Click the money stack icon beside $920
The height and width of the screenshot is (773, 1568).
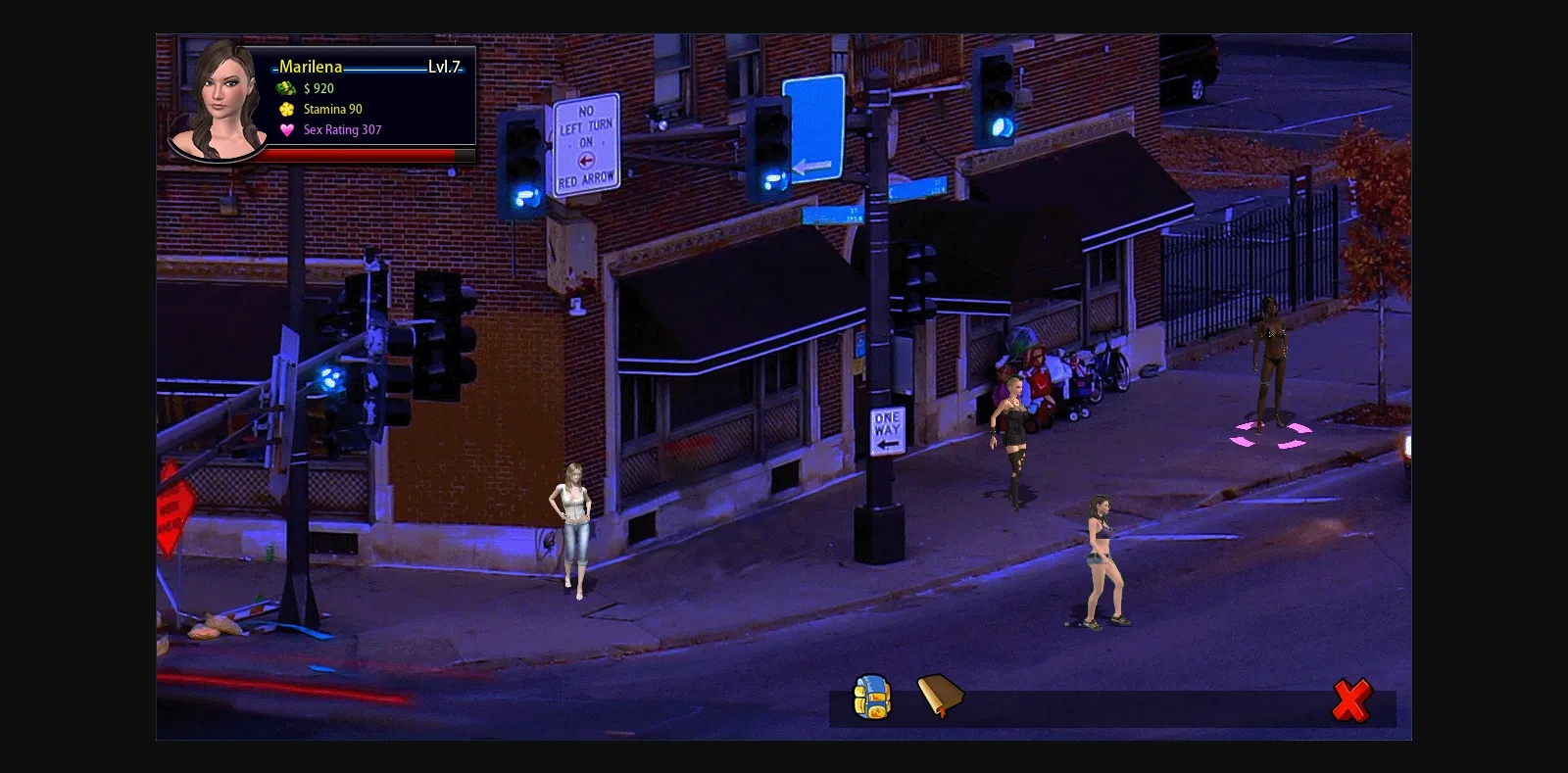click(x=285, y=88)
